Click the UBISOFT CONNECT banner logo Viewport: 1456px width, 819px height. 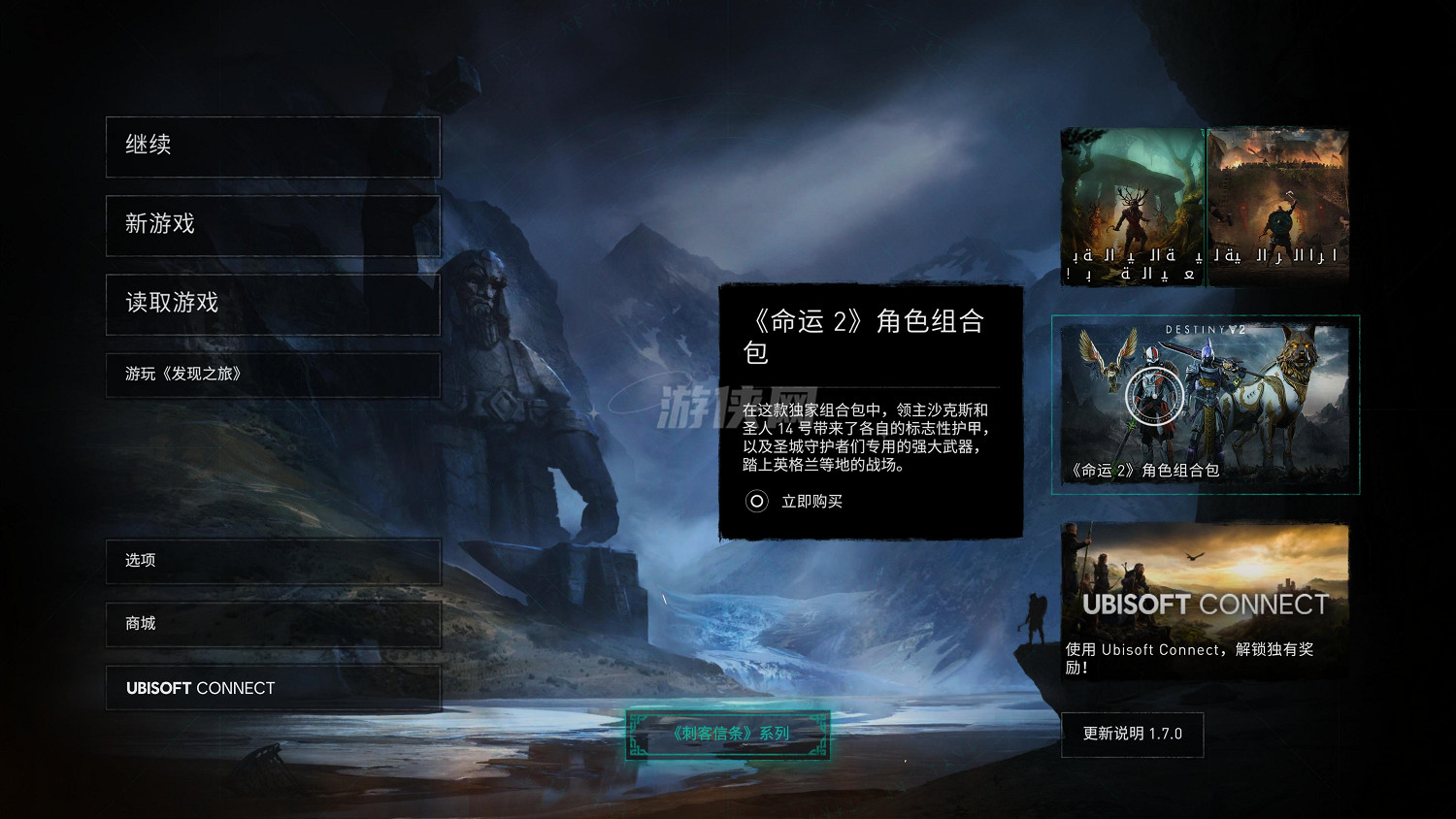pyautogui.click(x=1206, y=603)
